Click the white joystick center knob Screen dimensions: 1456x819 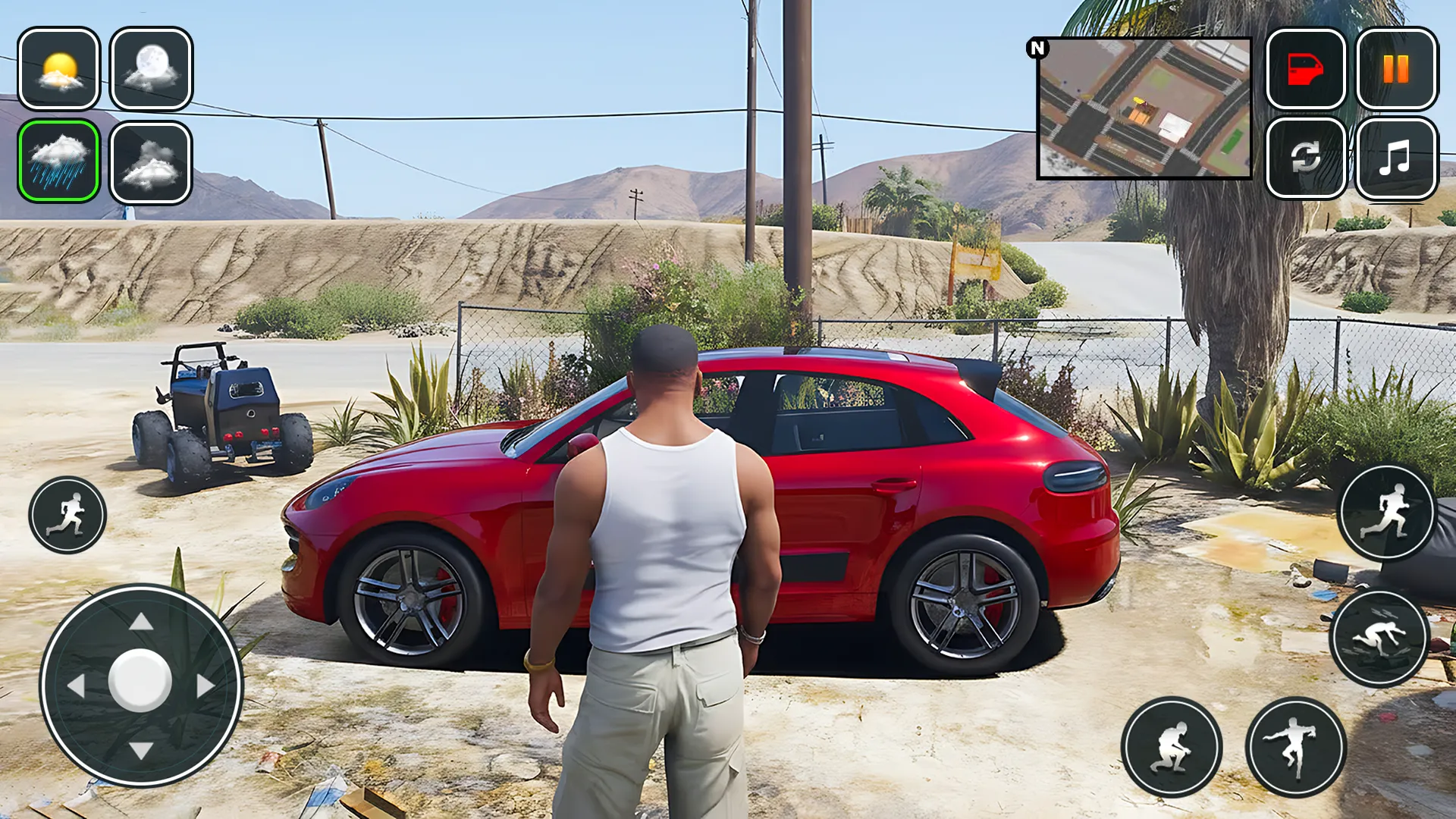click(x=140, y=681)
